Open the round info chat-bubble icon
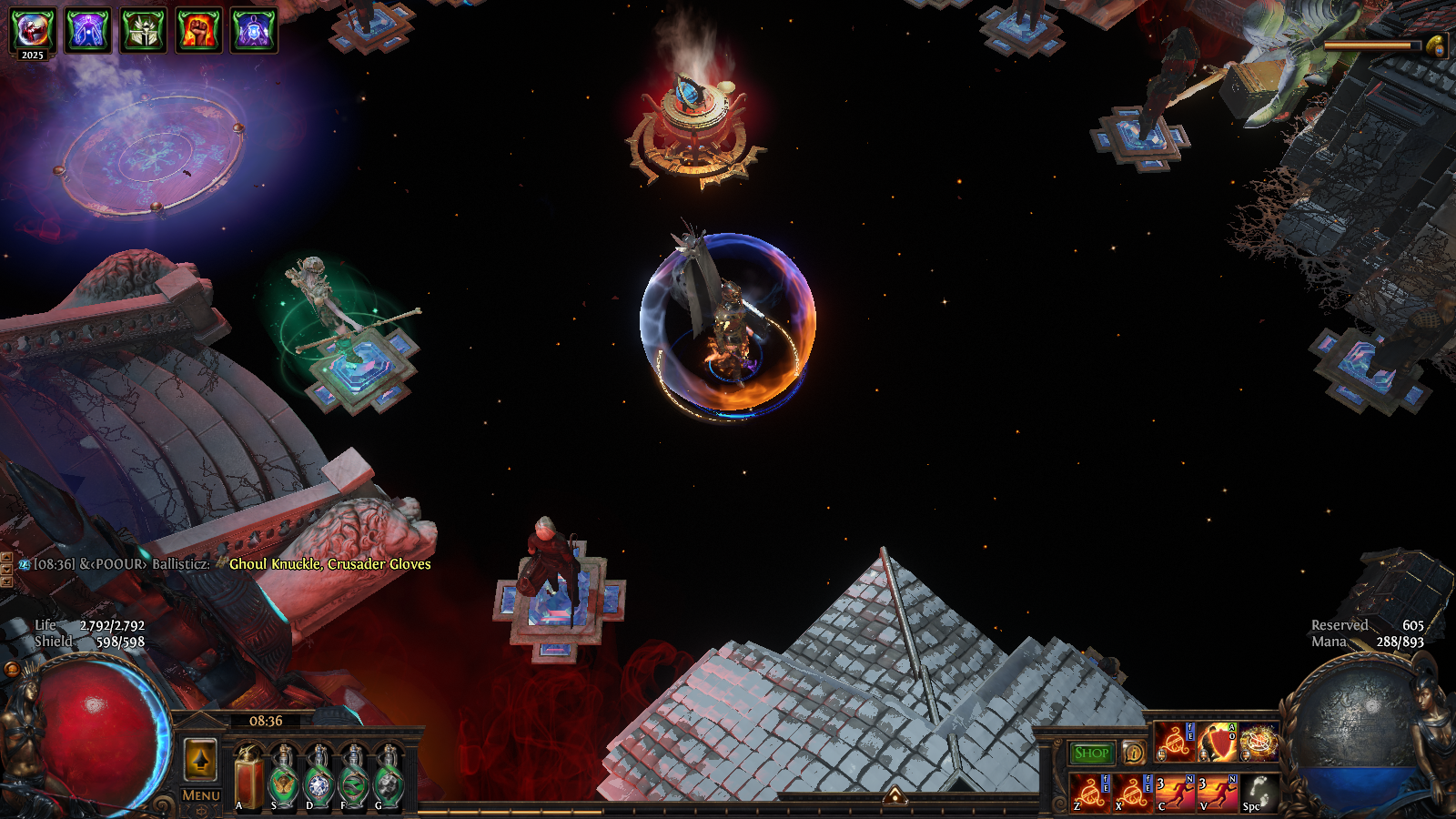This screenshot has height=819, width=1456. point(1133,753)
